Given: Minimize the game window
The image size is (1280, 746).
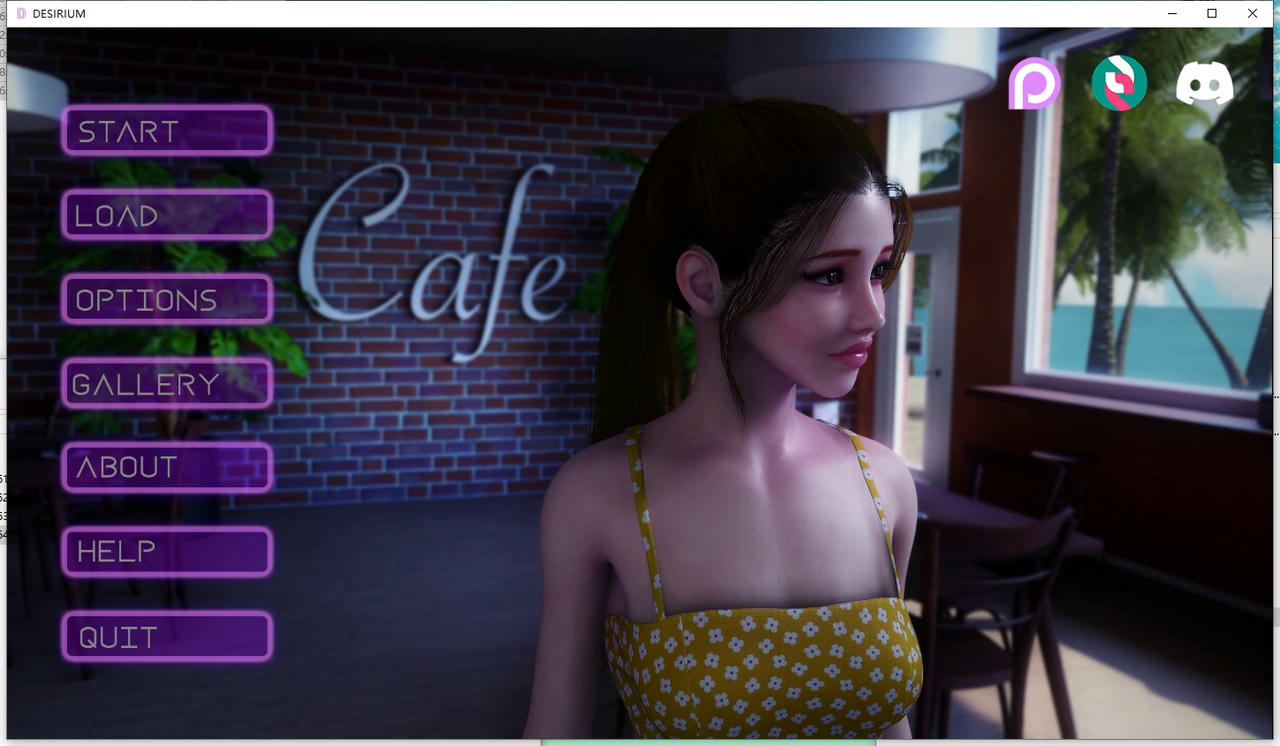Looking at the screenshot, I should 1172,14.
